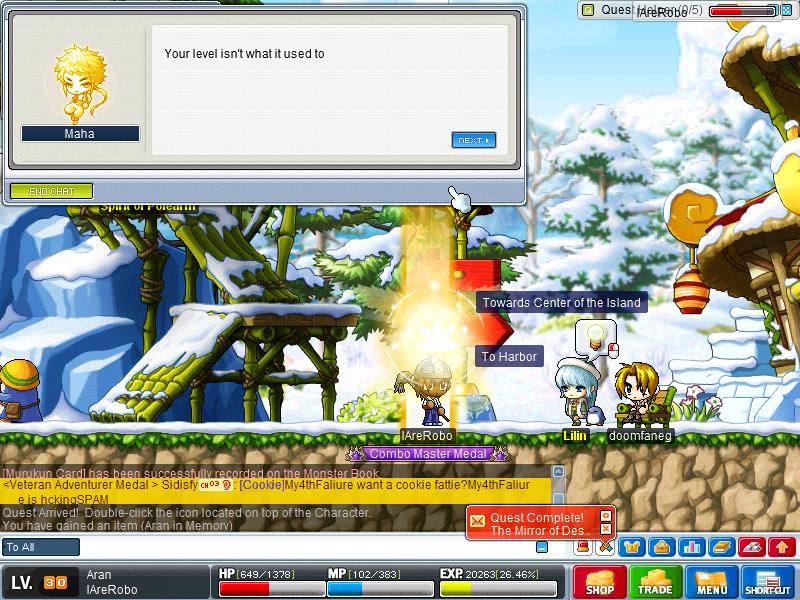
Task: Minimize the chat log window
Action: pyautogui.click(x=542, y=547)
